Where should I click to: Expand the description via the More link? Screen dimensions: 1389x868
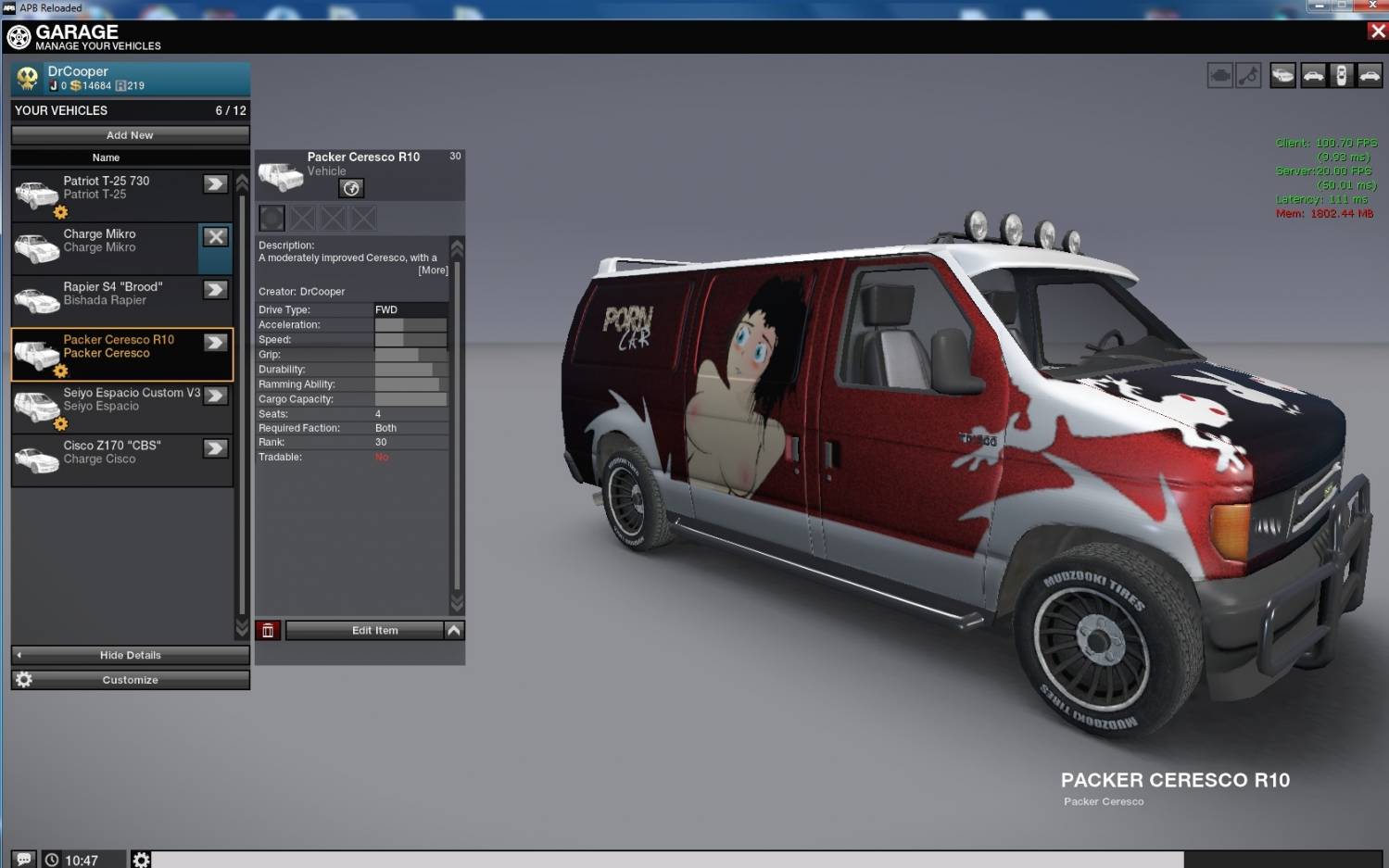click(x=433, y=270)
